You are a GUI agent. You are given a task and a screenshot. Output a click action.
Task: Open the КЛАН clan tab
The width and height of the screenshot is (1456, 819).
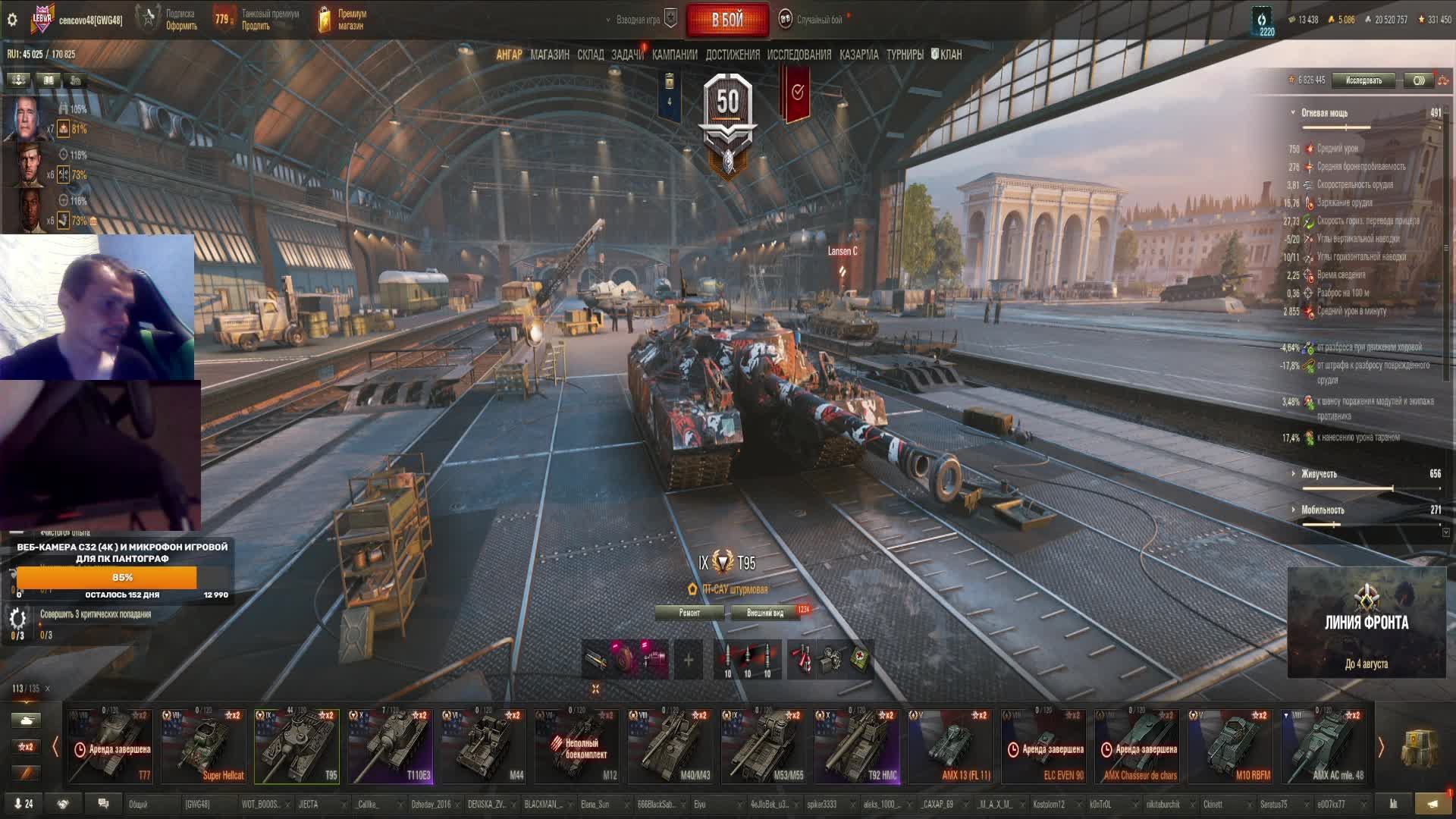coord(949,55)
